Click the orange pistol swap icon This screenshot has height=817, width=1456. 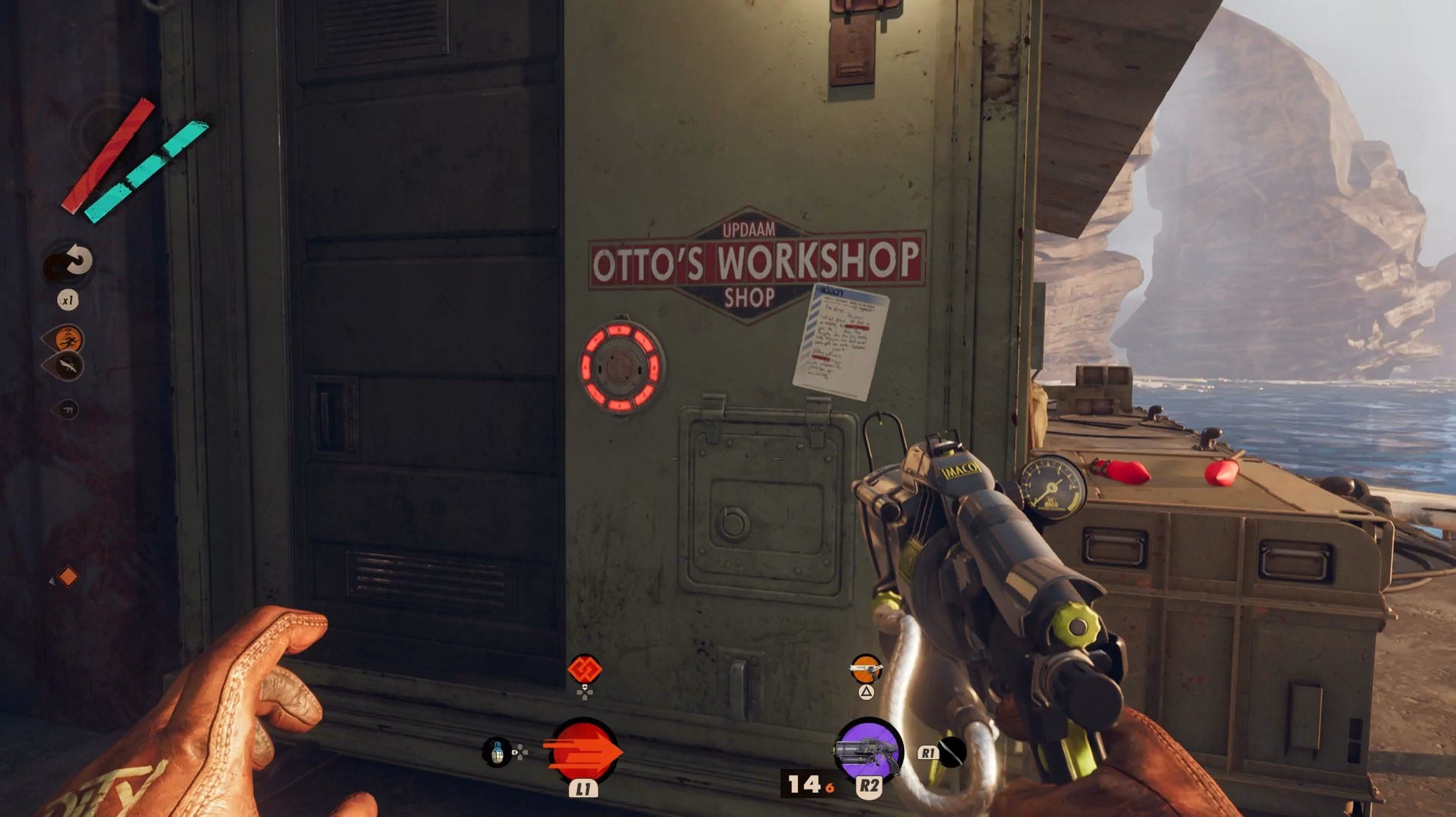click(865, 666)
